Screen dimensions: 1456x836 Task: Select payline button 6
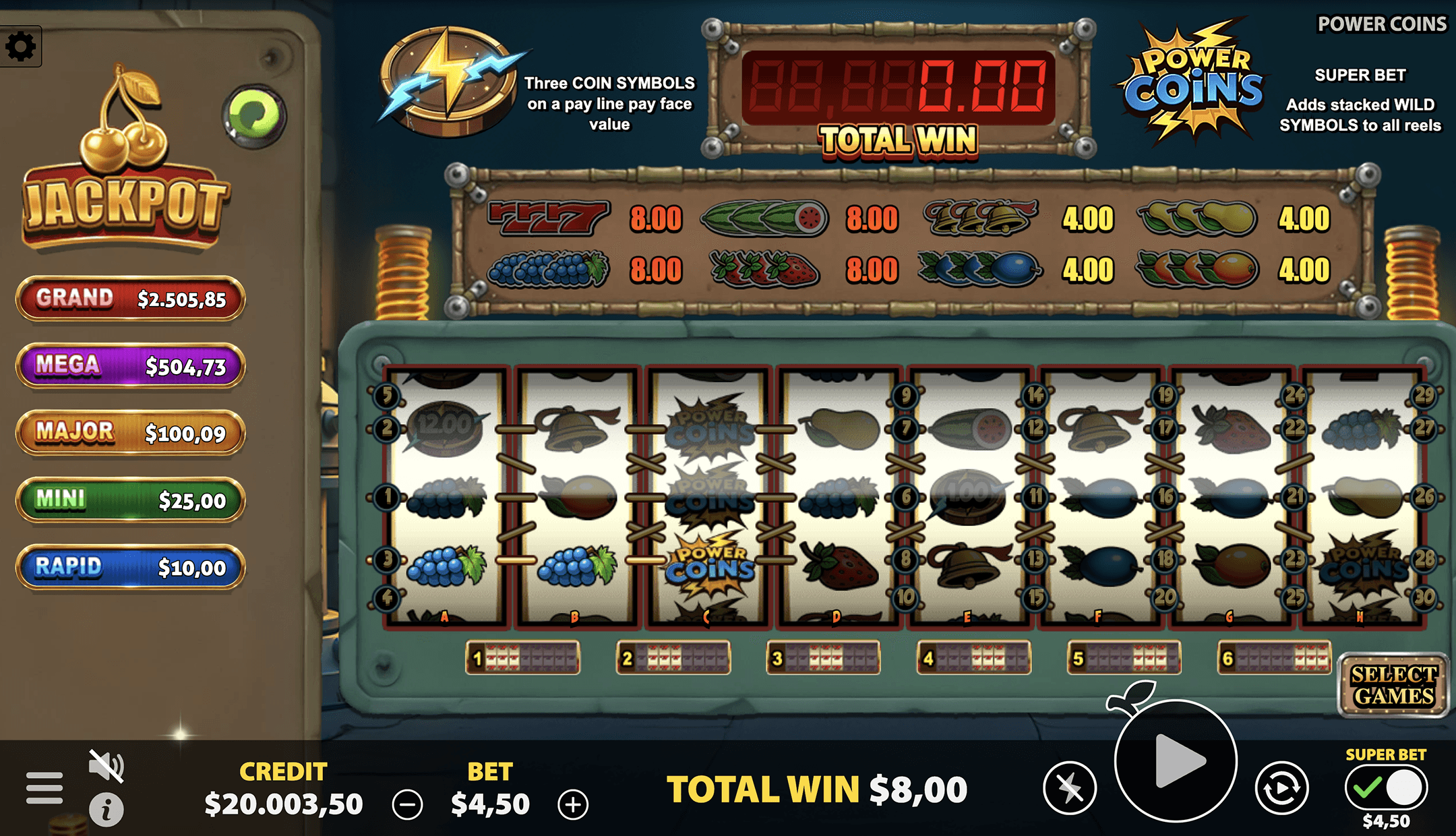coord(1277,658)
